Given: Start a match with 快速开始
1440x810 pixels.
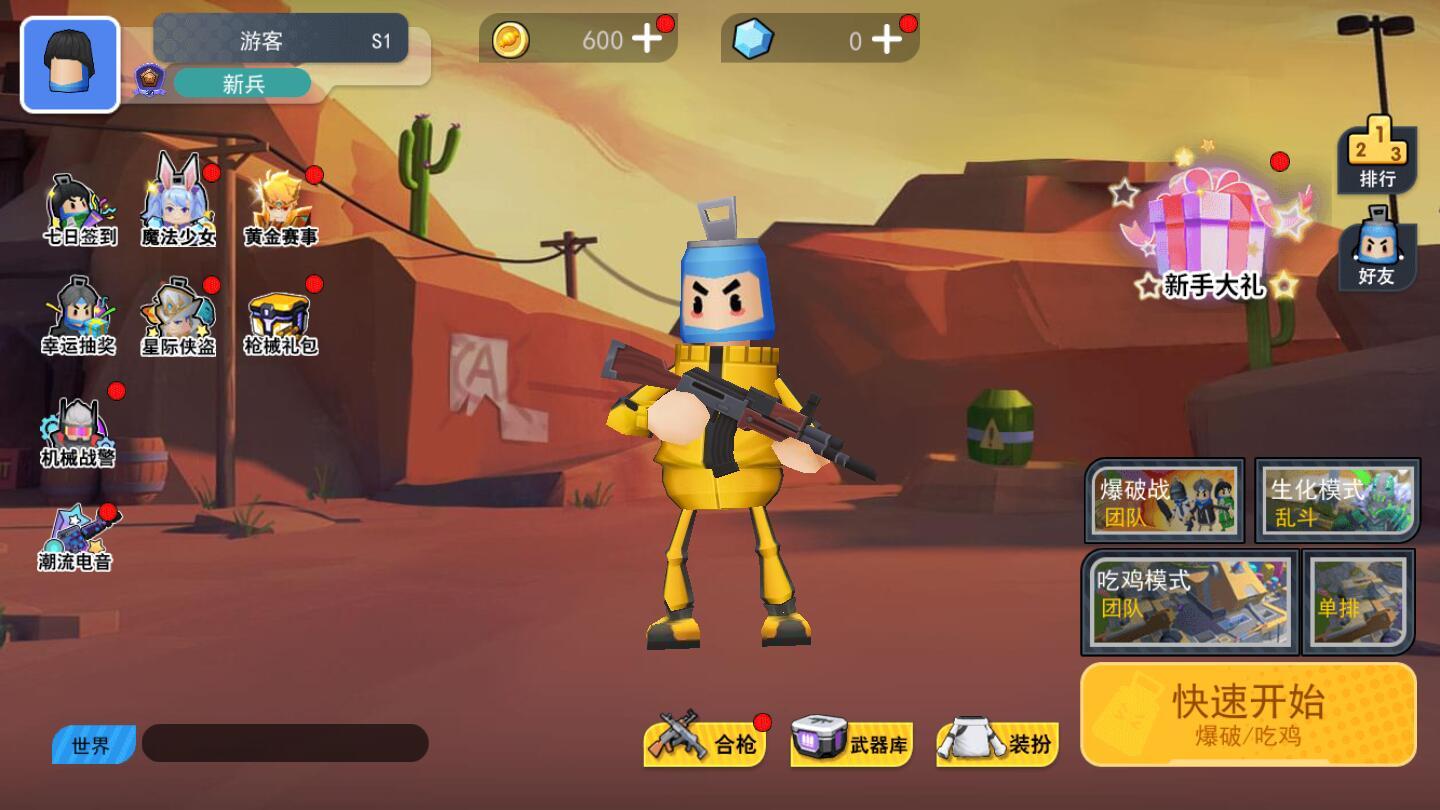Looking at the screenshot, I should click(1248, 714).
